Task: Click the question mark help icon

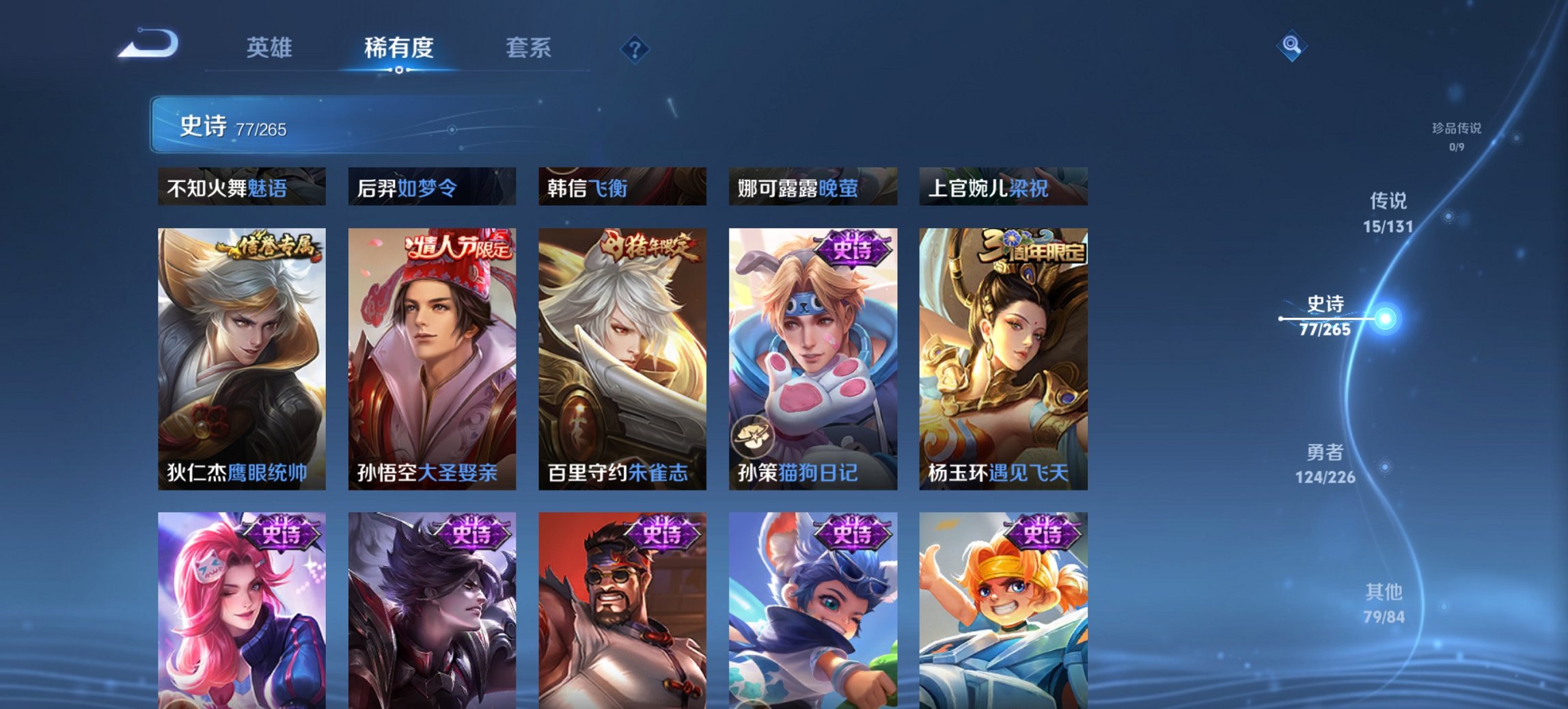Action: tap(635, 48)
